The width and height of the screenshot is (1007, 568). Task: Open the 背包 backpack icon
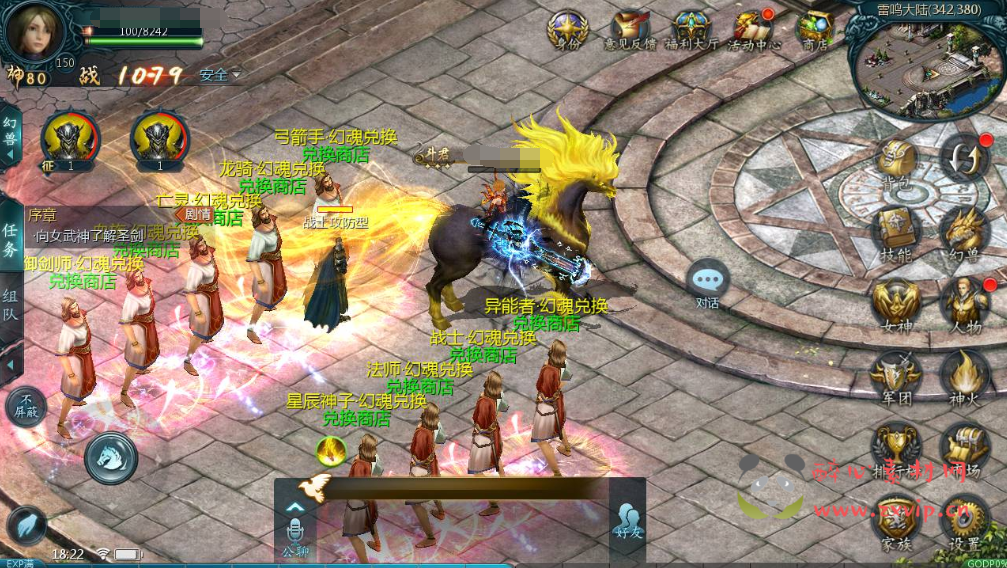[x=896, y=161]
